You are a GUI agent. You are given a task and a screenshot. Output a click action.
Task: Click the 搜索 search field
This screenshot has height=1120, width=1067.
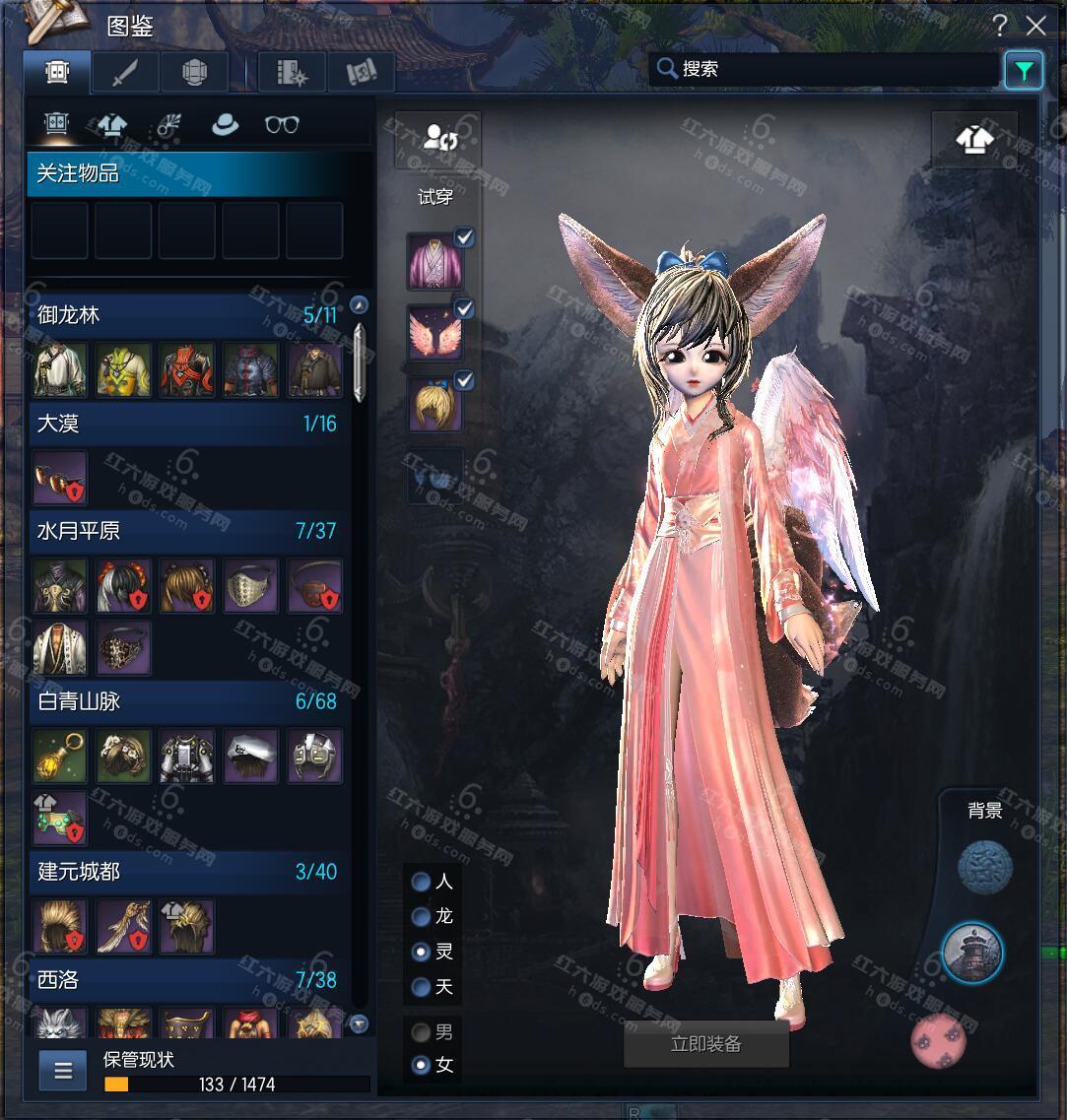(828, 69)
